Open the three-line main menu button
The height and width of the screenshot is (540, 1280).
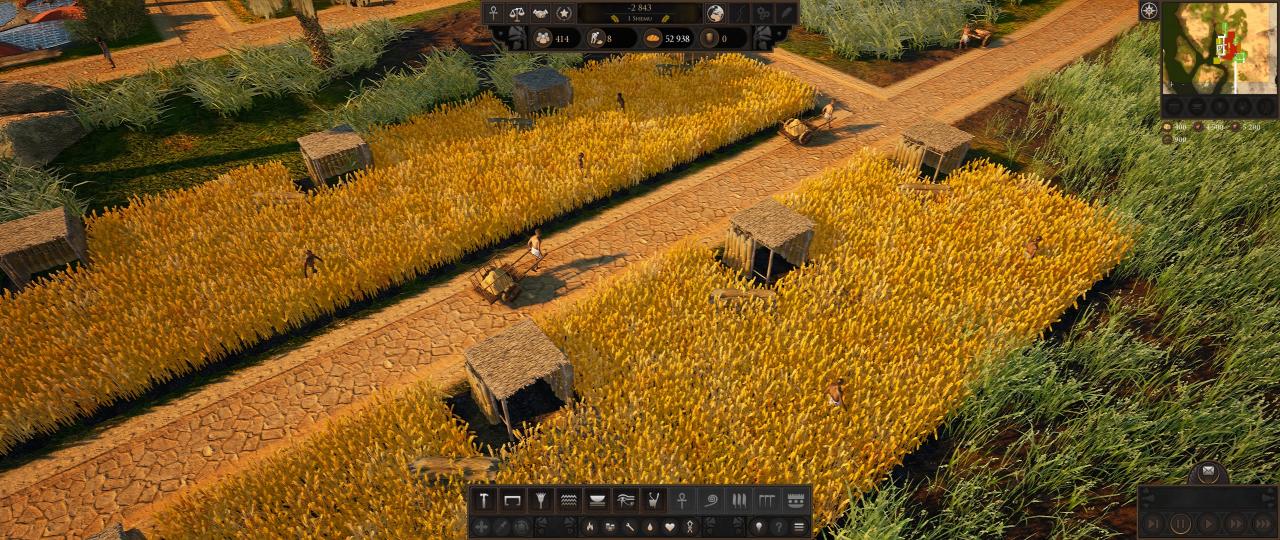(798, 526)
